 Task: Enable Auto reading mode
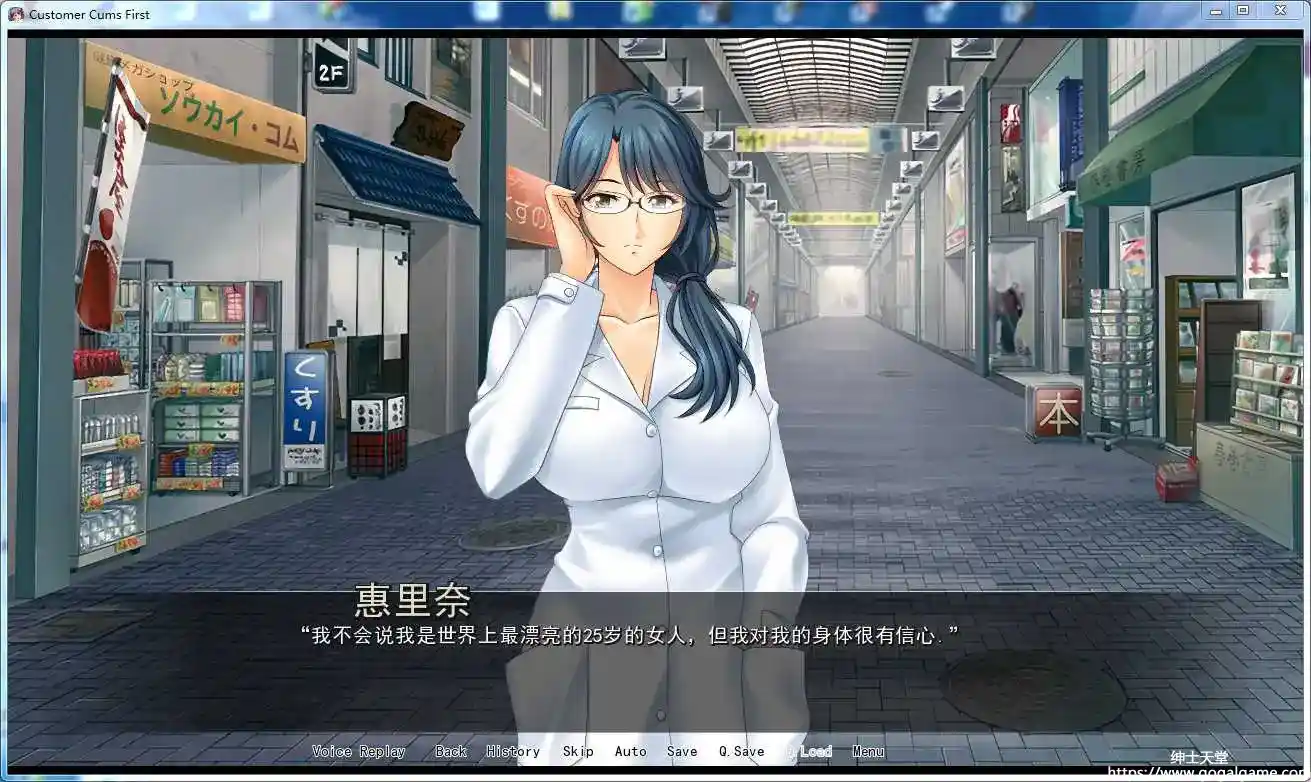tap(631, 751)
